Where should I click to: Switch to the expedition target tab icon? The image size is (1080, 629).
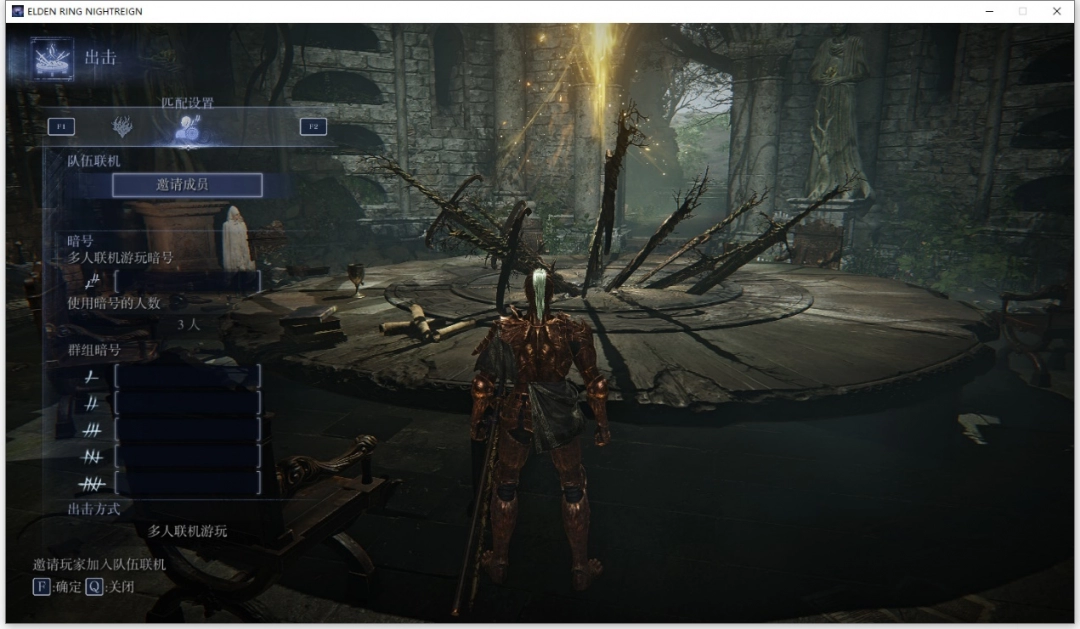click(x=122, y=127)
